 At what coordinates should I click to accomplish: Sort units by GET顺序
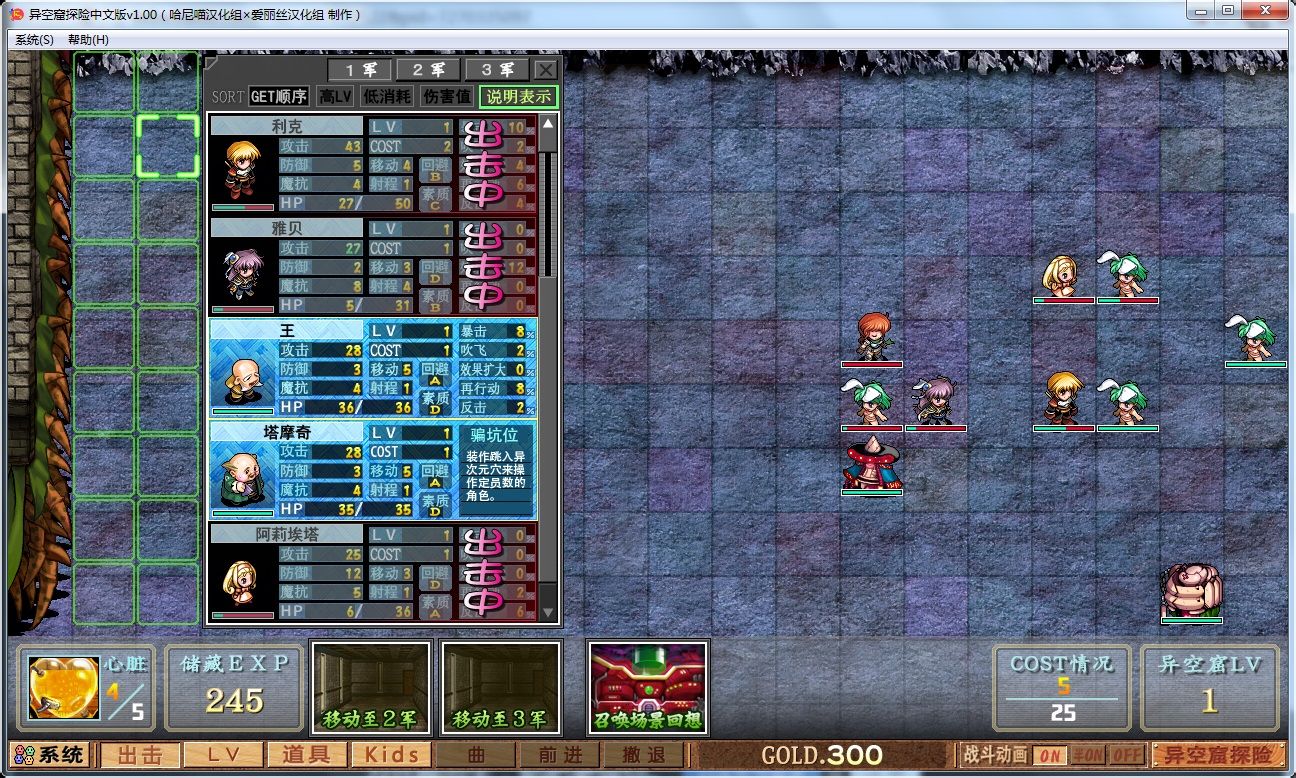point(278,97)
